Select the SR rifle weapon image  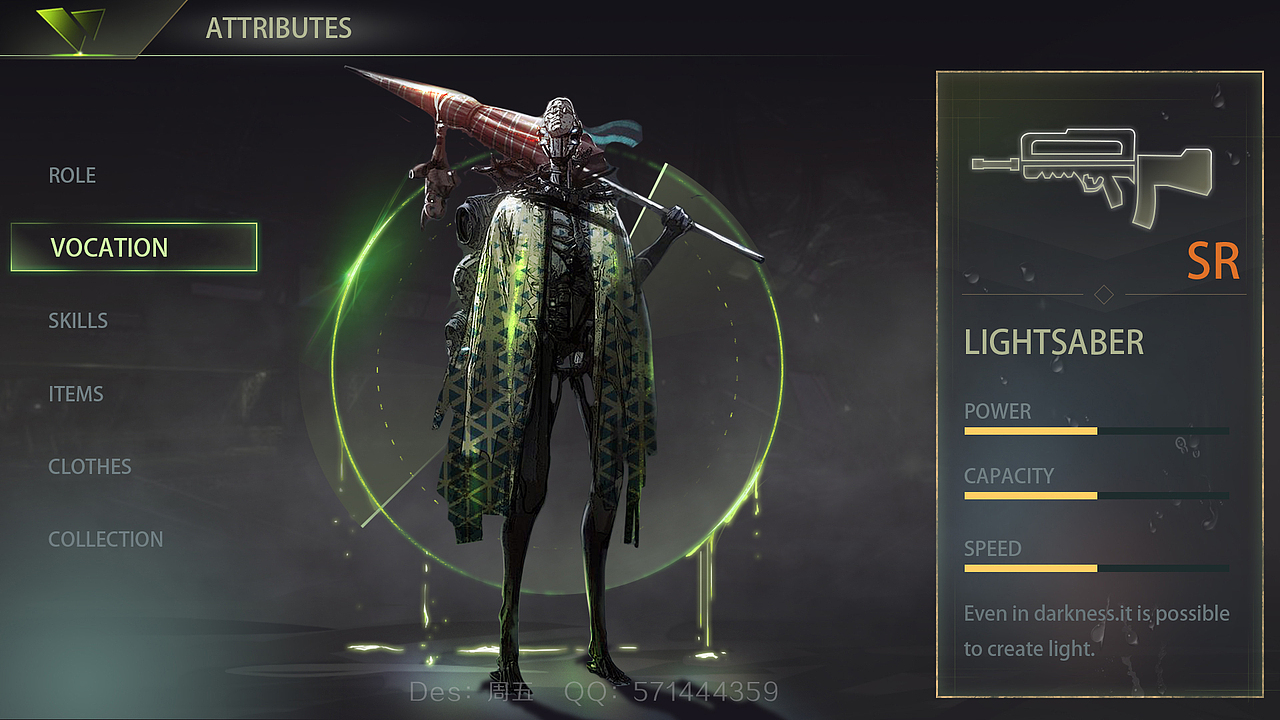(x=1091, y=172)
